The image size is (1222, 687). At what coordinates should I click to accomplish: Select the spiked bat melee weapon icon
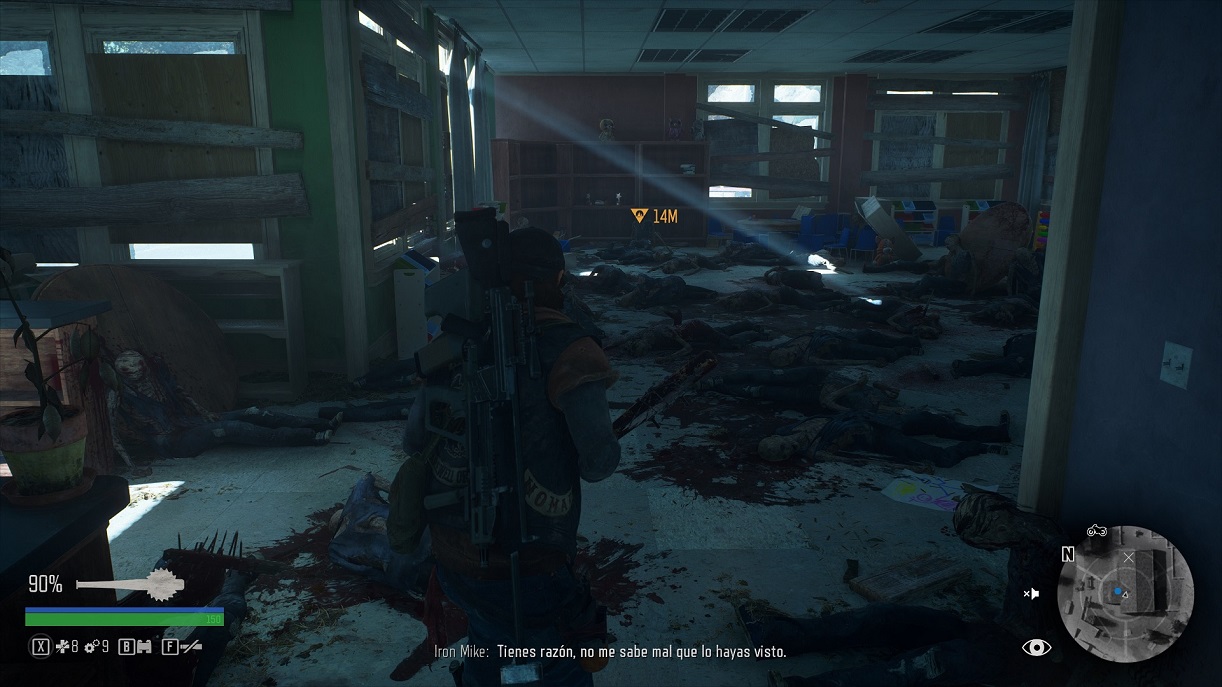(x=127, y=584)
